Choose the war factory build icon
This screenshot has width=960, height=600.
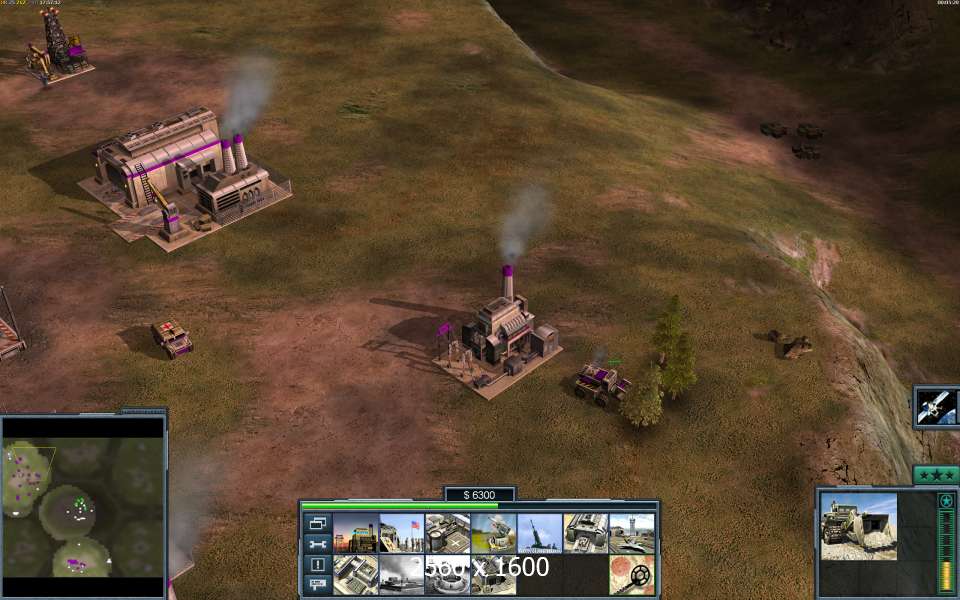tap(585, 533)
